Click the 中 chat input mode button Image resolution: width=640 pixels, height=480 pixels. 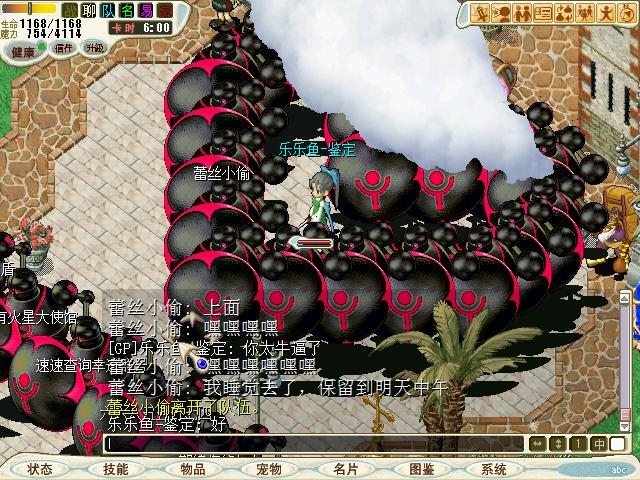tap(598, 443)
